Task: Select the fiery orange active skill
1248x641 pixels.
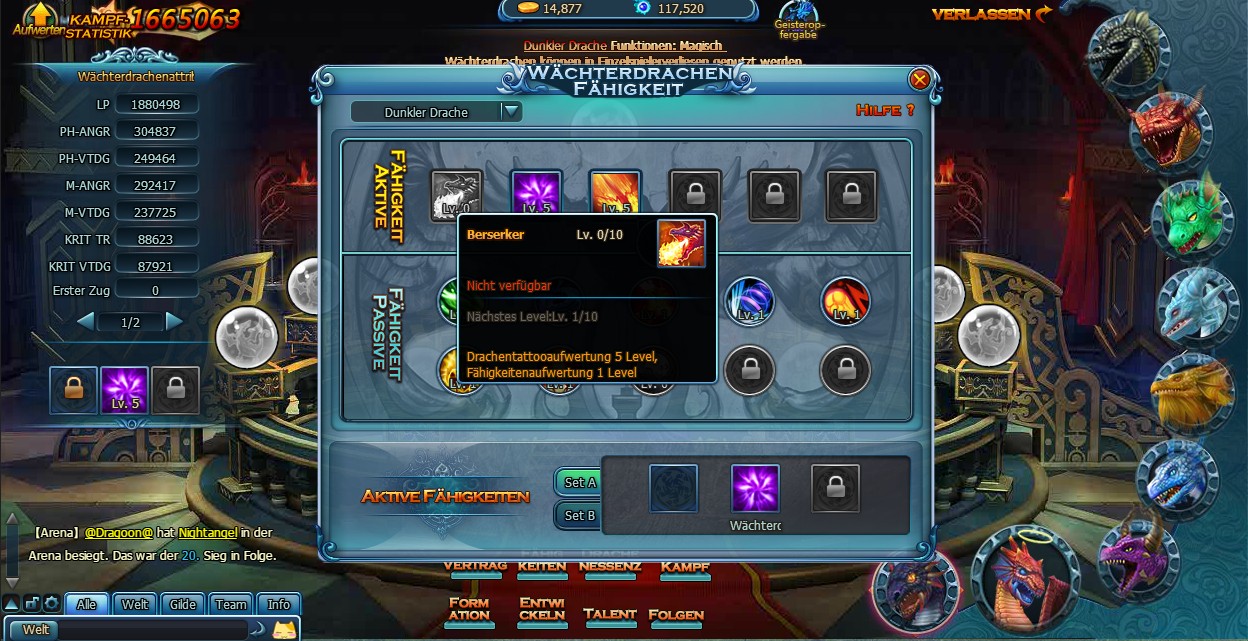Action: click(615, 194)
